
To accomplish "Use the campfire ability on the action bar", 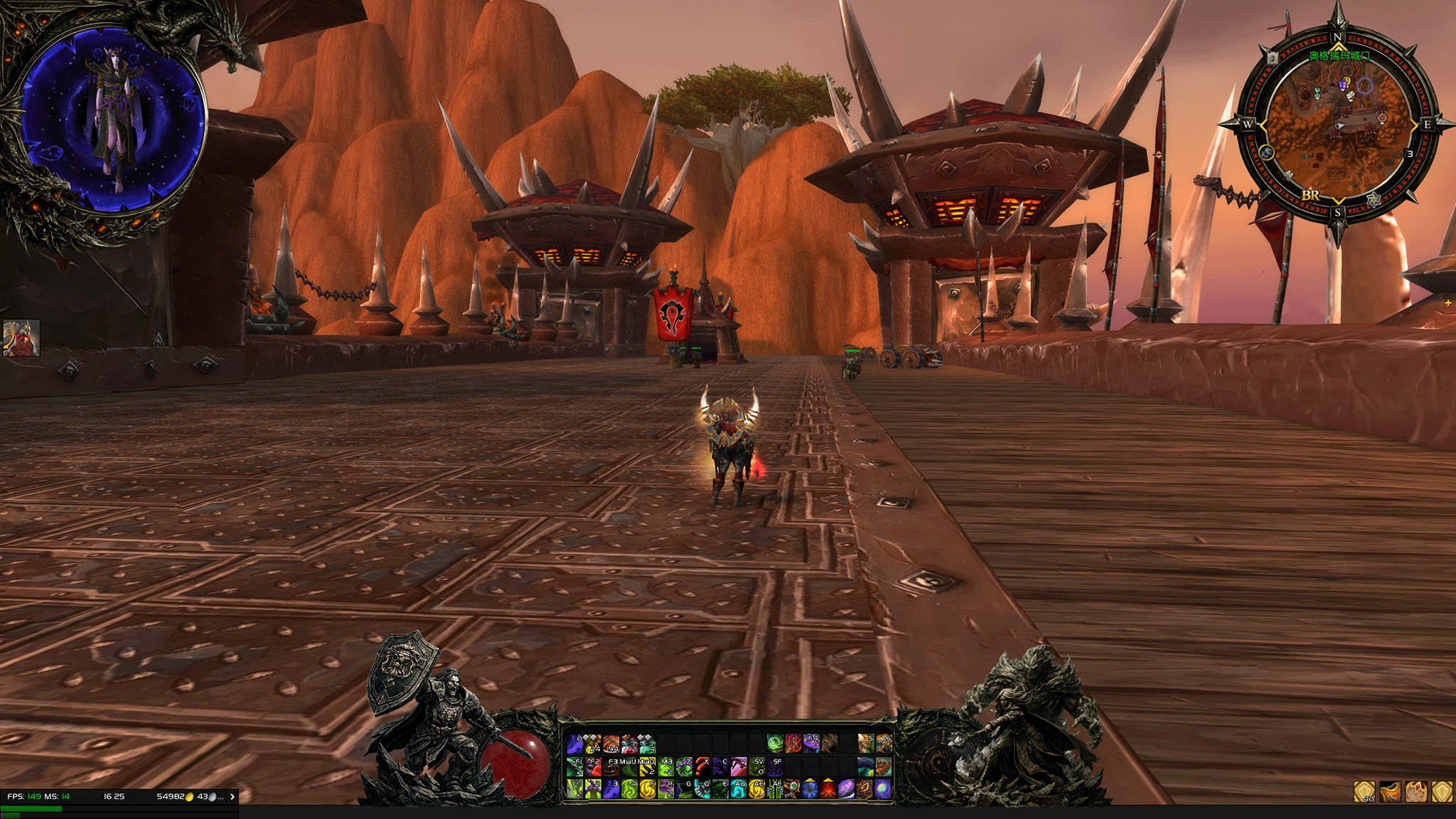I will click(829, 788).
